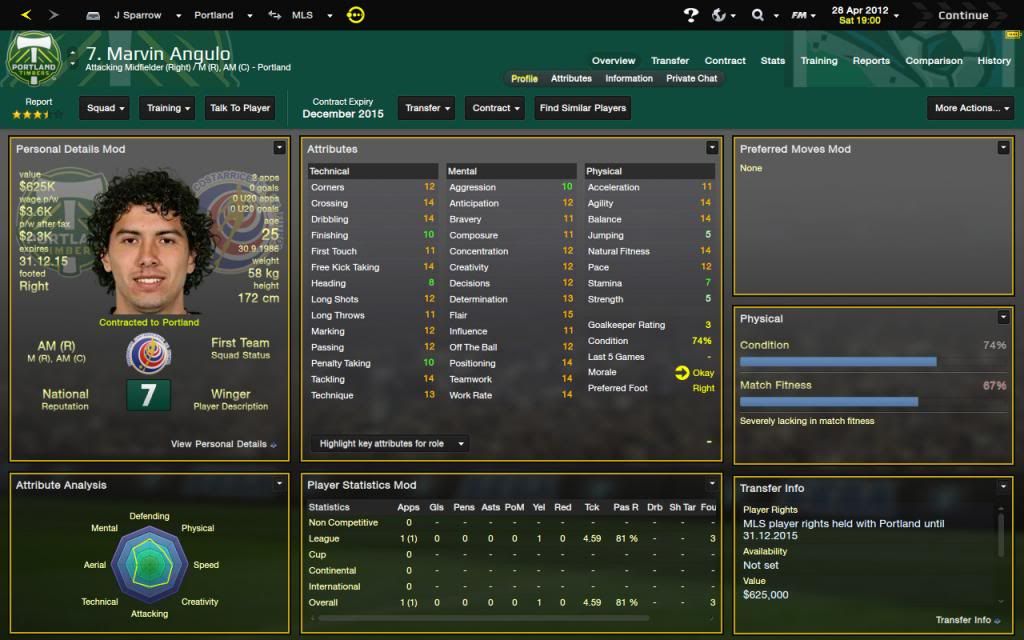Open the Stats section

coord(773,60)
